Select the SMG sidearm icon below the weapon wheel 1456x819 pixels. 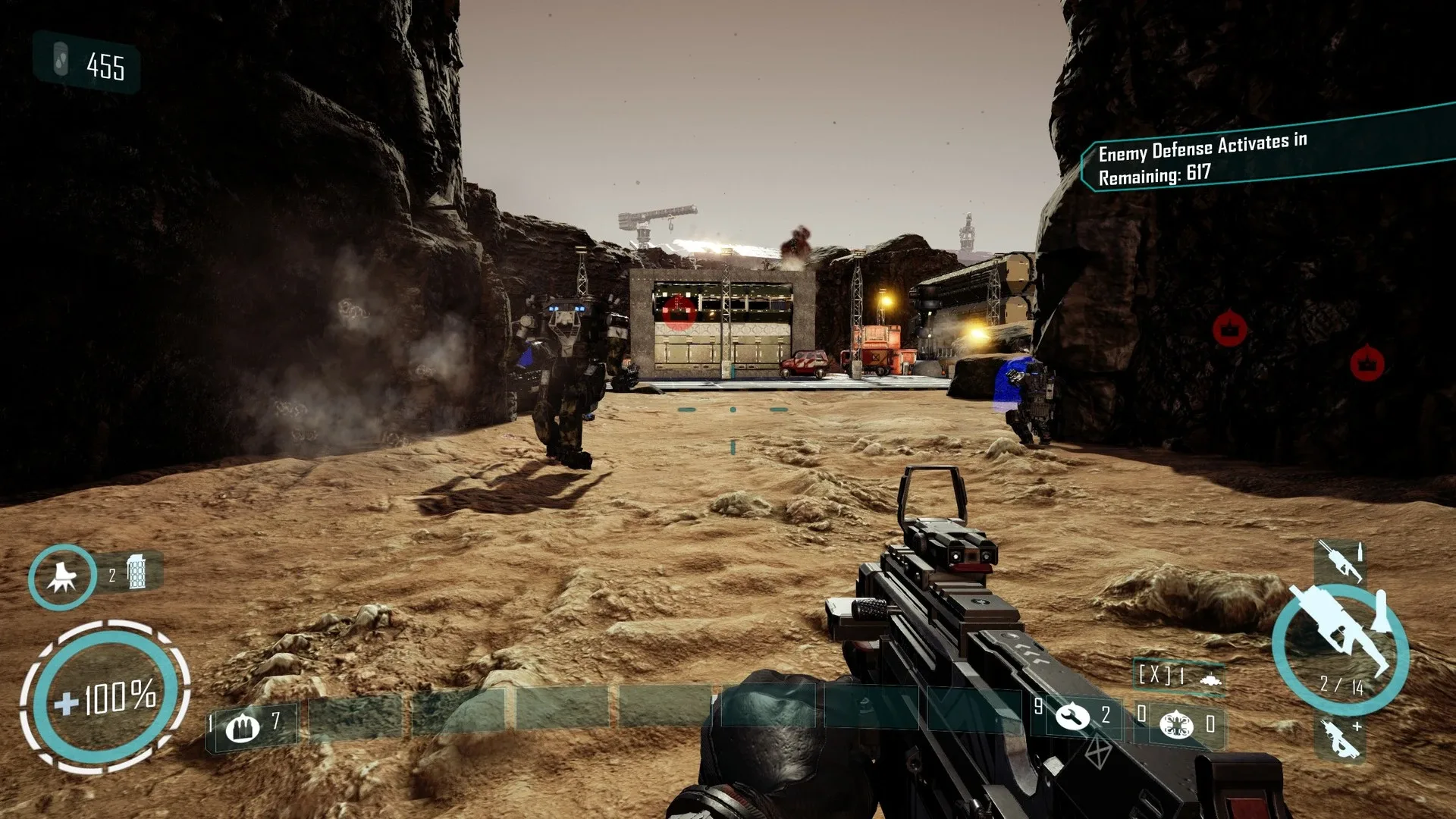pyautogui.click(x=1339, y=739)
